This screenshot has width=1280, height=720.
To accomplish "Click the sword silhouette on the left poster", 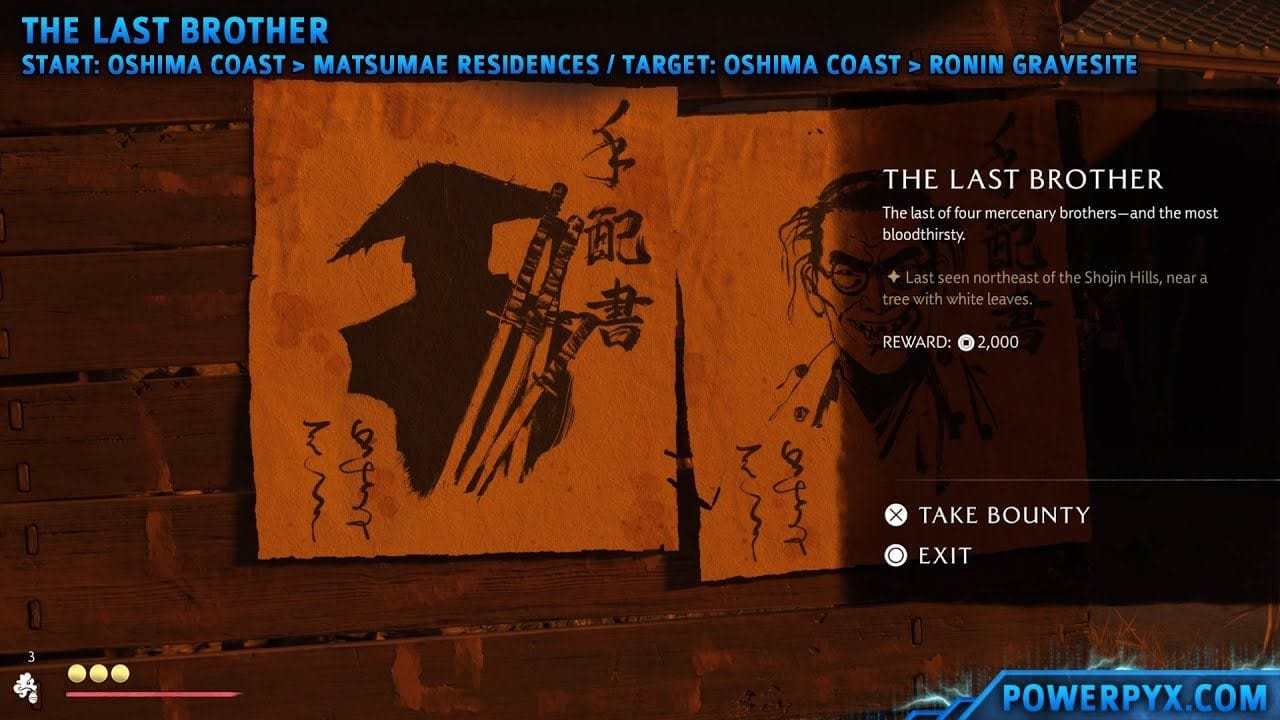I will [540, 300].
